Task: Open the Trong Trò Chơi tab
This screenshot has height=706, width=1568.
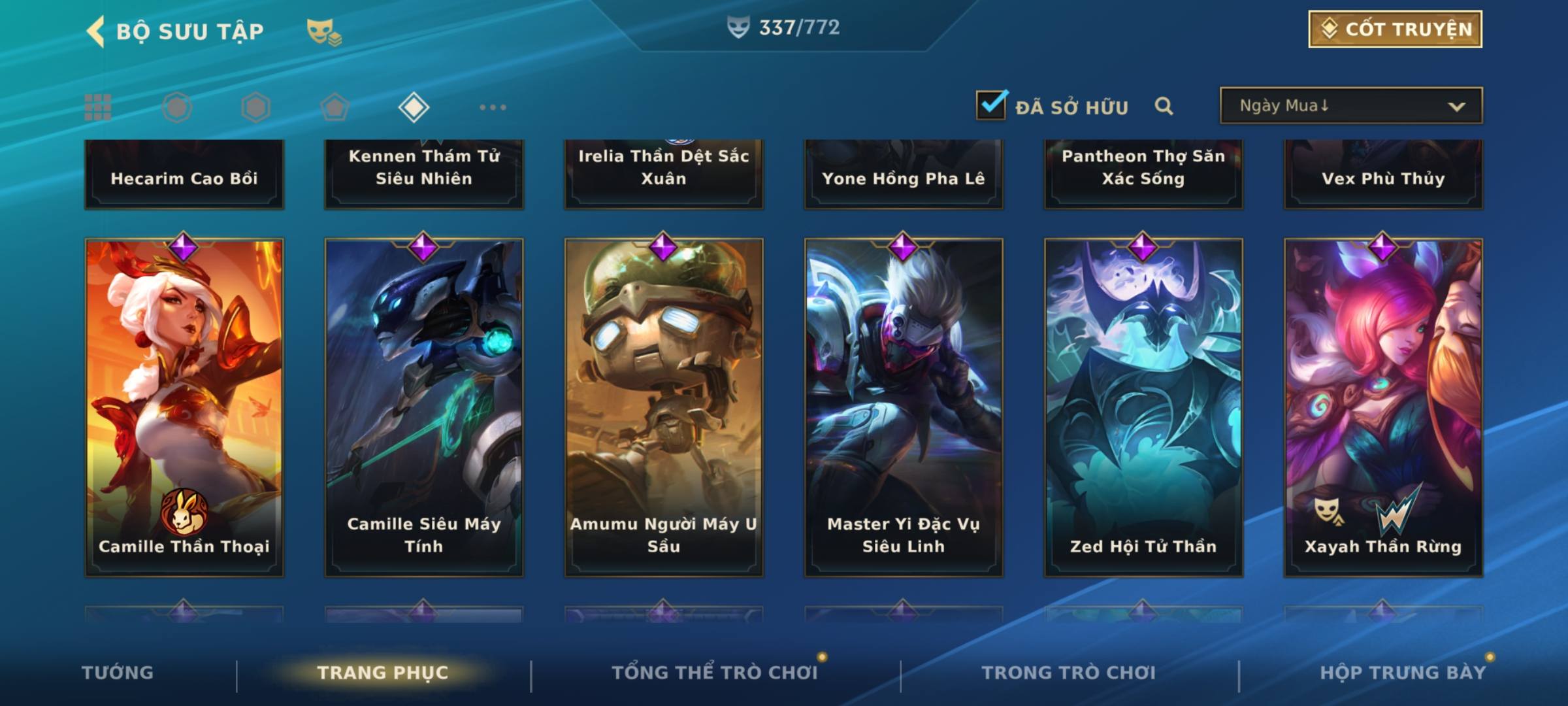Action: pyautogui.click(x=1068, y=673)
